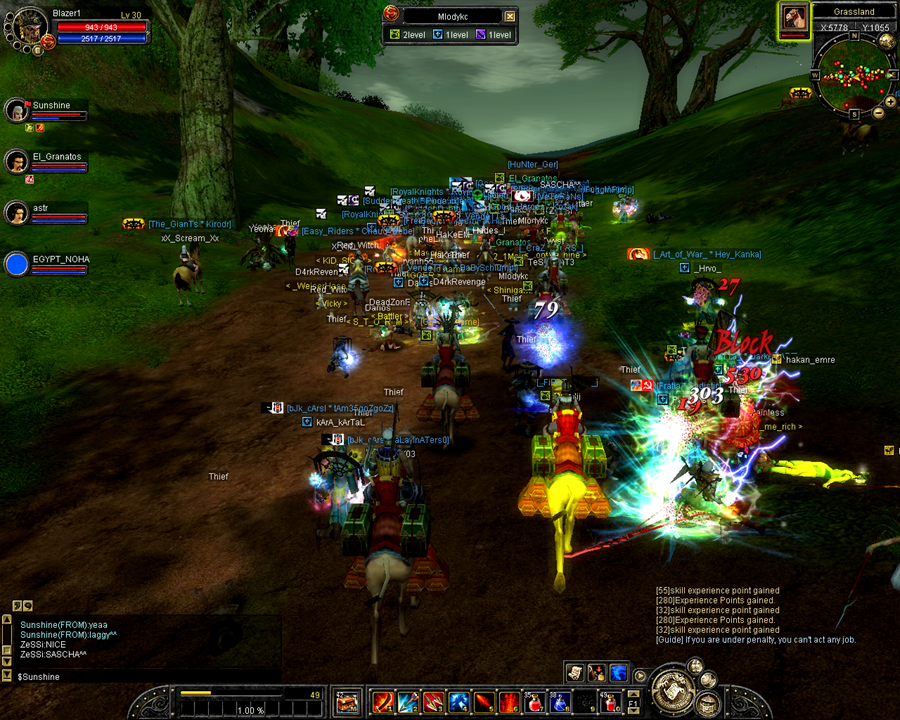Use the blue mana potion slot 8

click(560, 702)
